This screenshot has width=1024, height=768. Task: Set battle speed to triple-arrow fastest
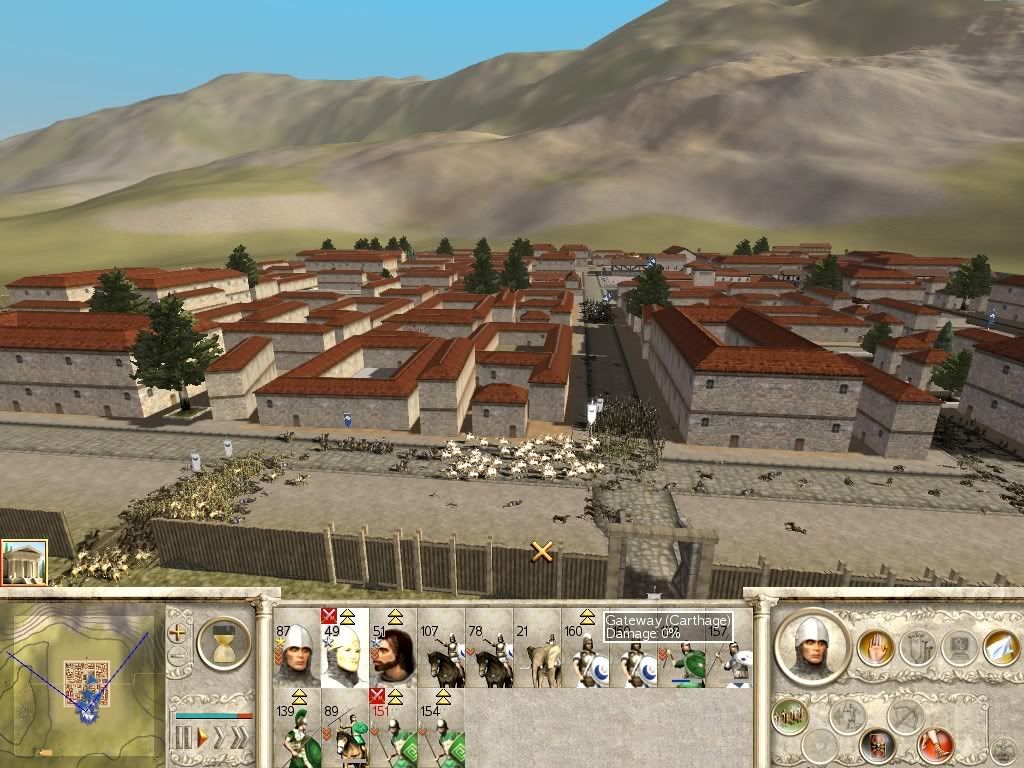pyautogui.click(x=238, y=738)
